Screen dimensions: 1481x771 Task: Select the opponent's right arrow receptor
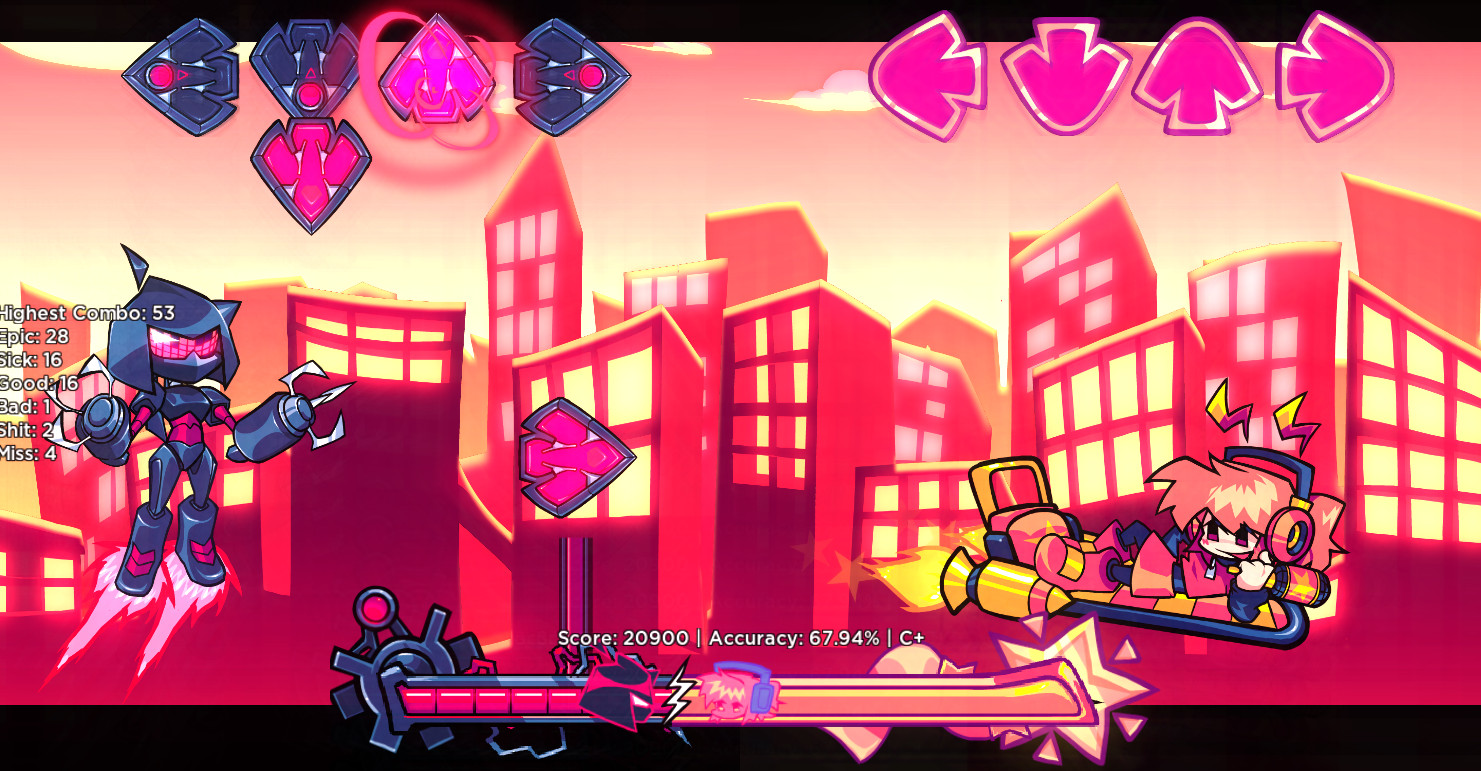pos(570,75)
